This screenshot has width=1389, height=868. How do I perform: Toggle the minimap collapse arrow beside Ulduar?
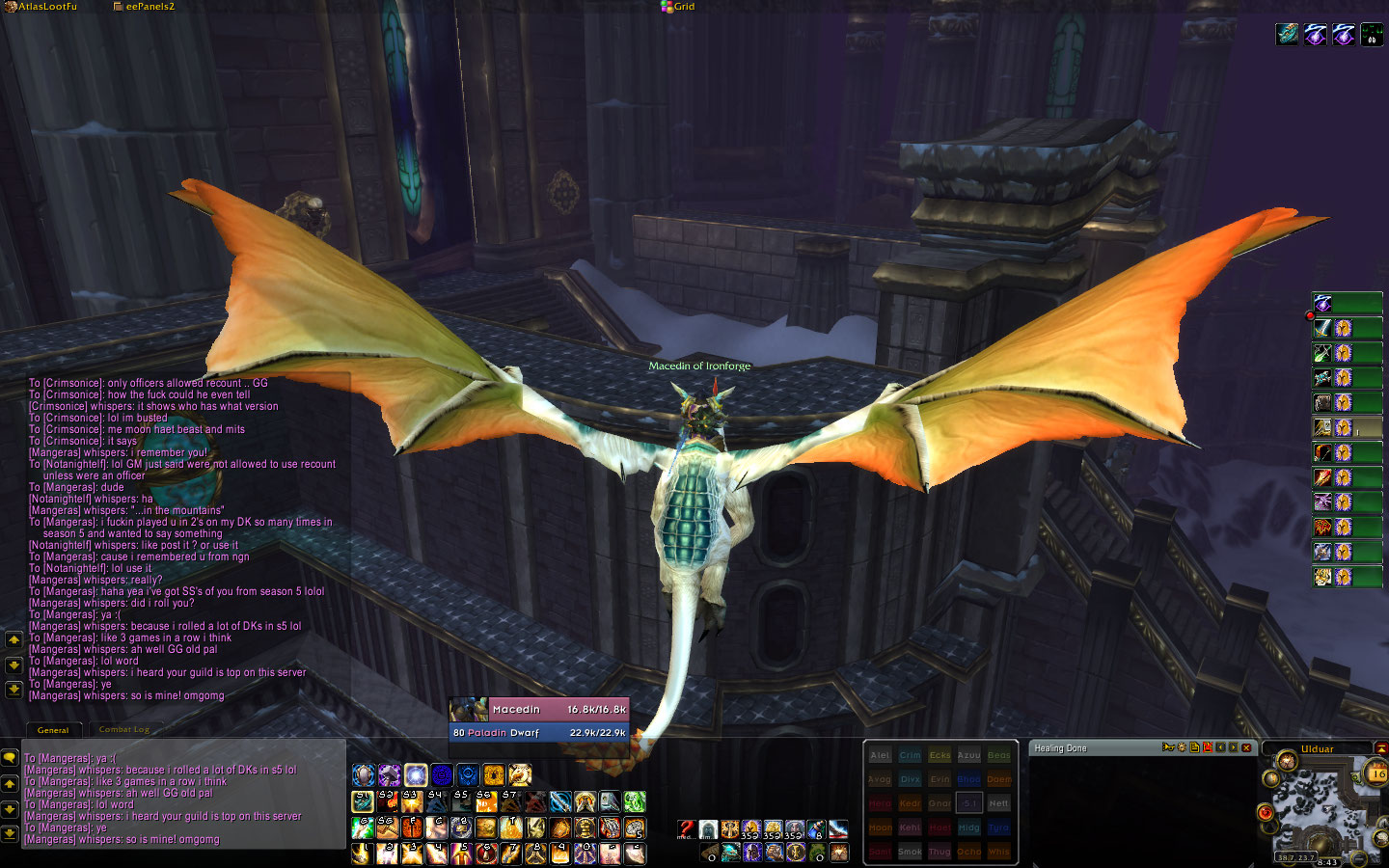coord(1380,748)
